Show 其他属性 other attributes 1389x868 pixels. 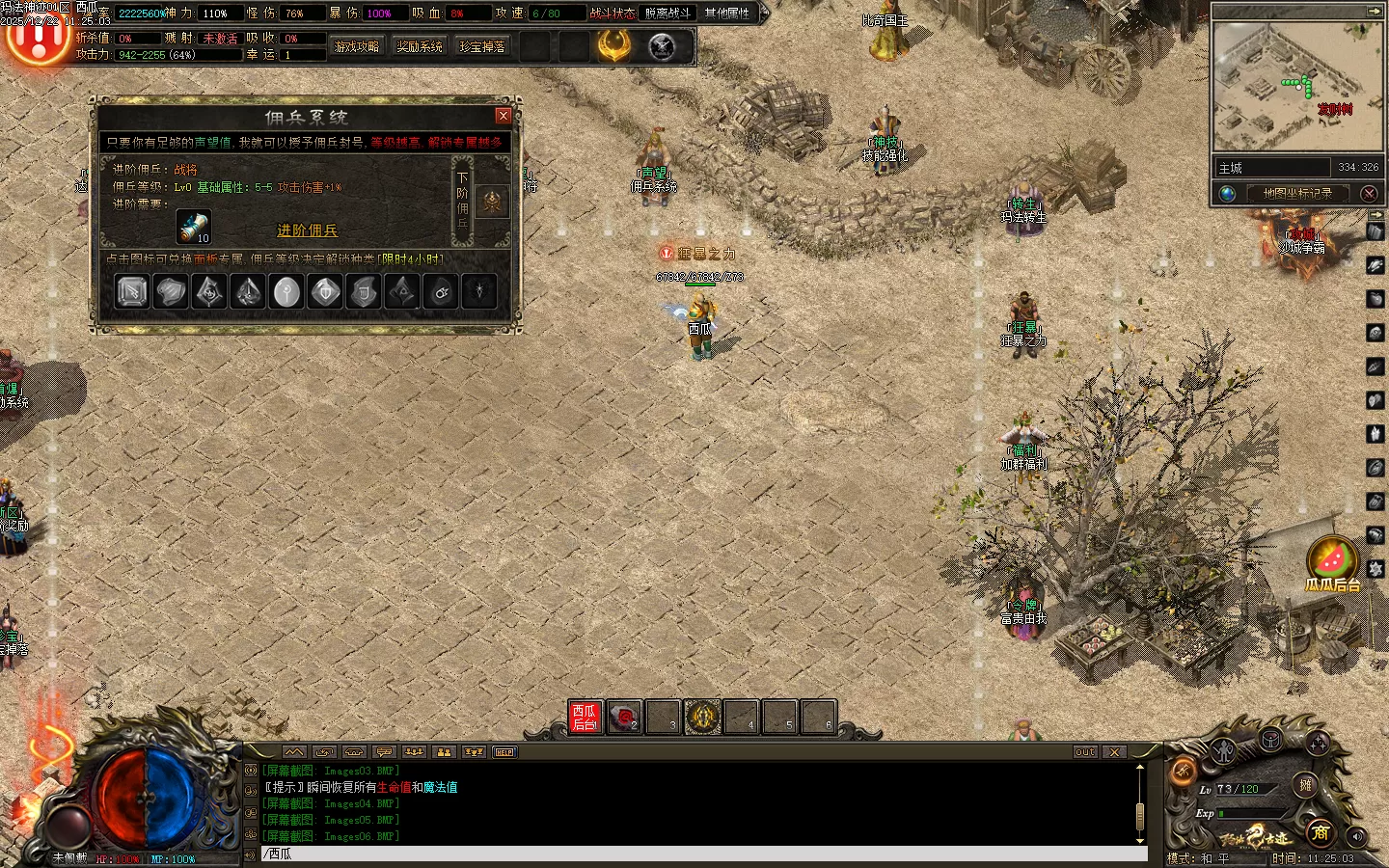[x=727, y=13]
